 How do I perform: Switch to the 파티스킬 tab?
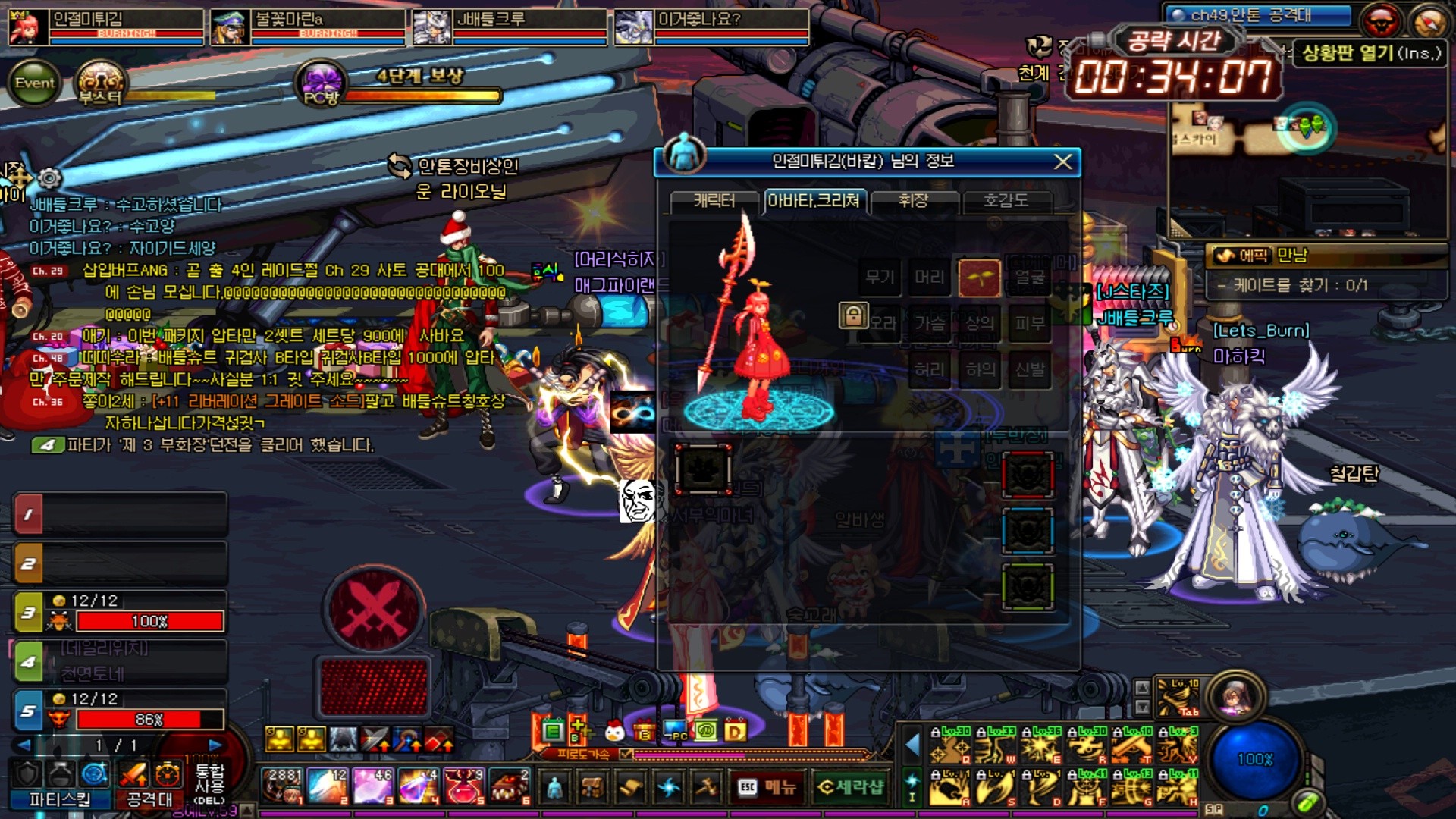coord(59,799)
